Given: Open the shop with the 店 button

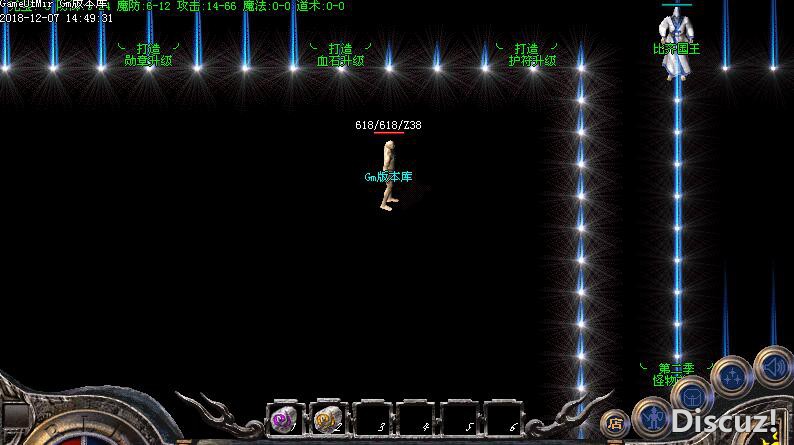Looking at the screenshot, I should coord(616,423).
